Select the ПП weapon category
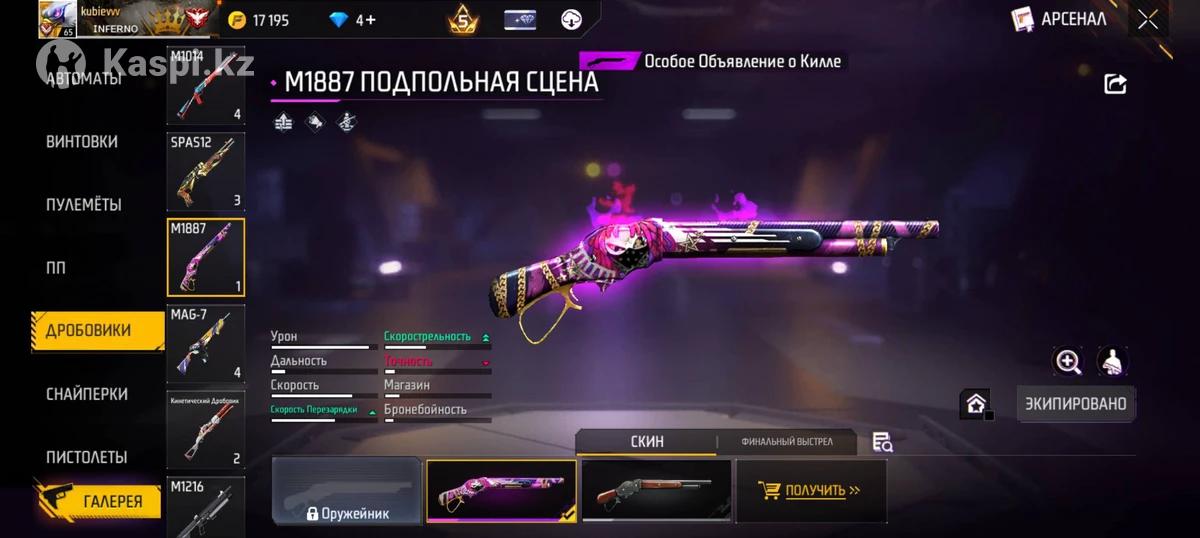Viewport: 1200px width, 538px height. tap(55, 268)
